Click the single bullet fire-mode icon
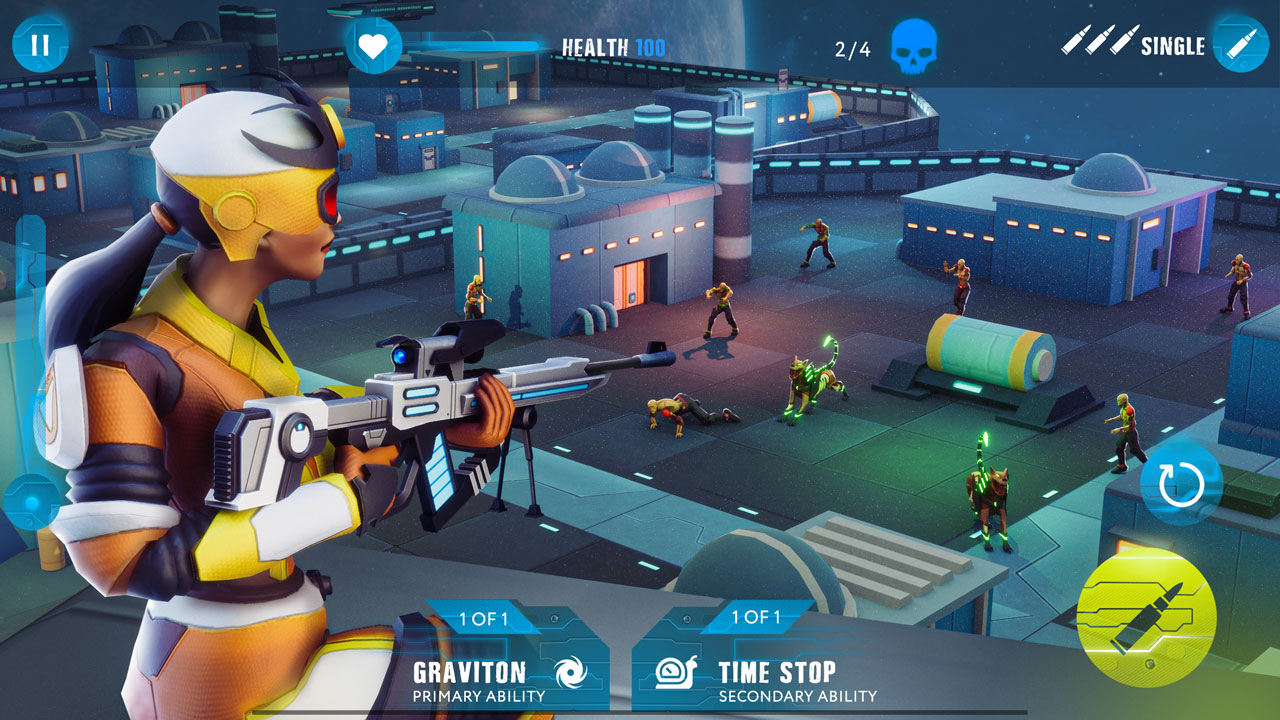 [x=1240, y=43]
